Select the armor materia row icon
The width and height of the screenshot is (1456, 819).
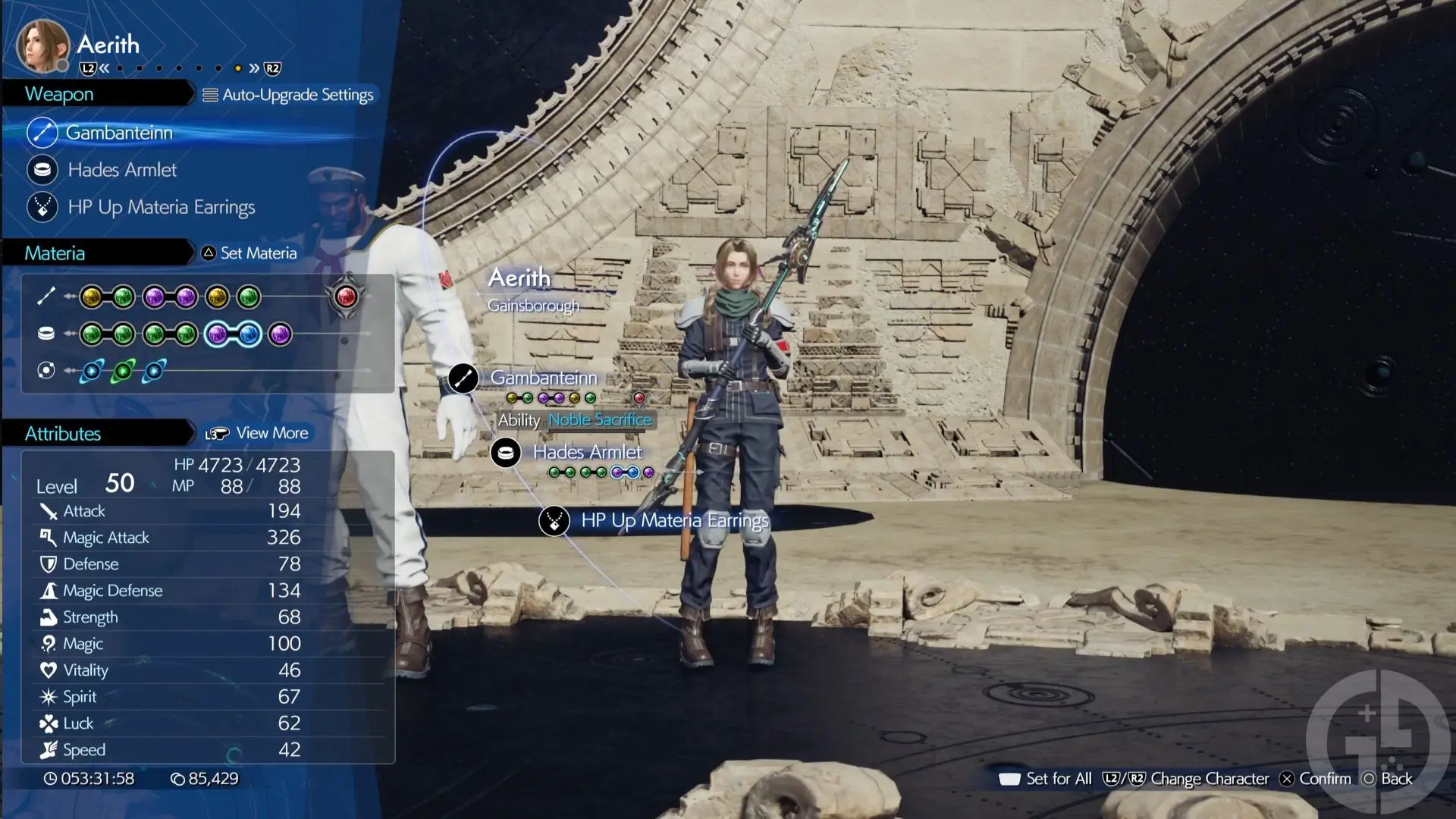pos(45,333)
